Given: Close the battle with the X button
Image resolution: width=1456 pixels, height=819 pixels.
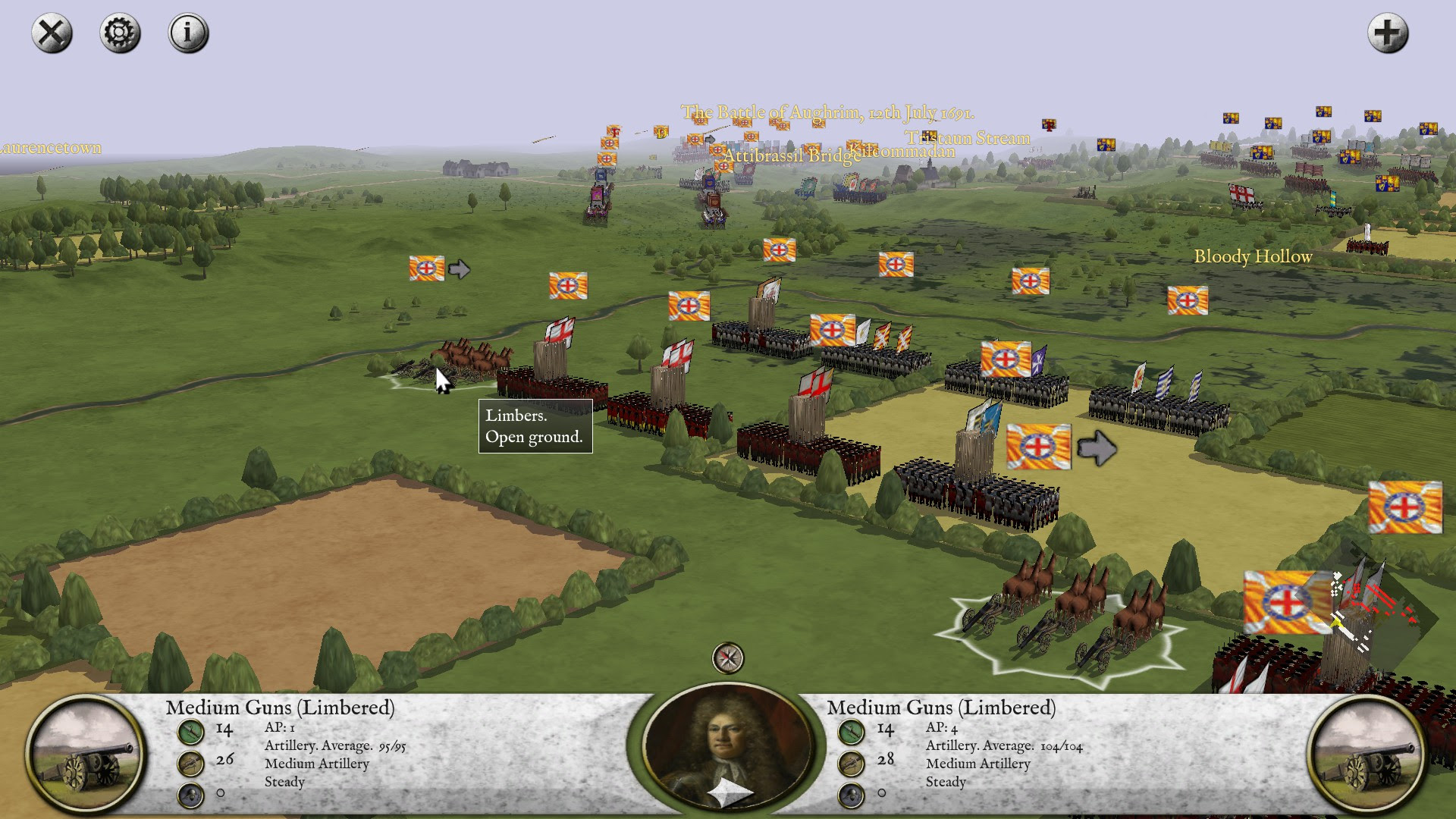Looking at the screenshot, I should coord(52,33).
